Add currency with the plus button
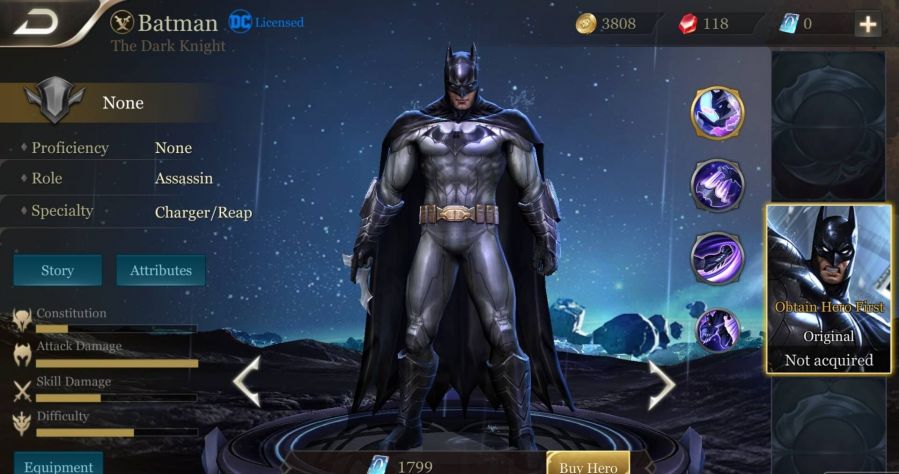This screenshot has width=899, height=474. 867,25
